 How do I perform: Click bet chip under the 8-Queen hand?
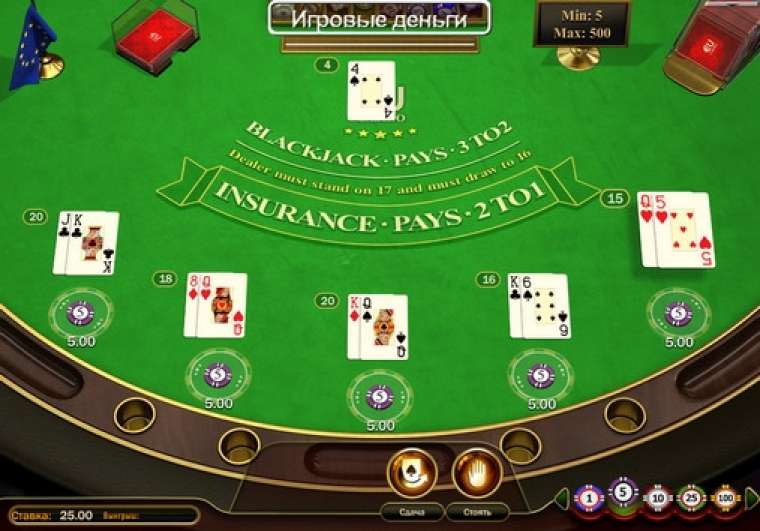coord(218,375)
